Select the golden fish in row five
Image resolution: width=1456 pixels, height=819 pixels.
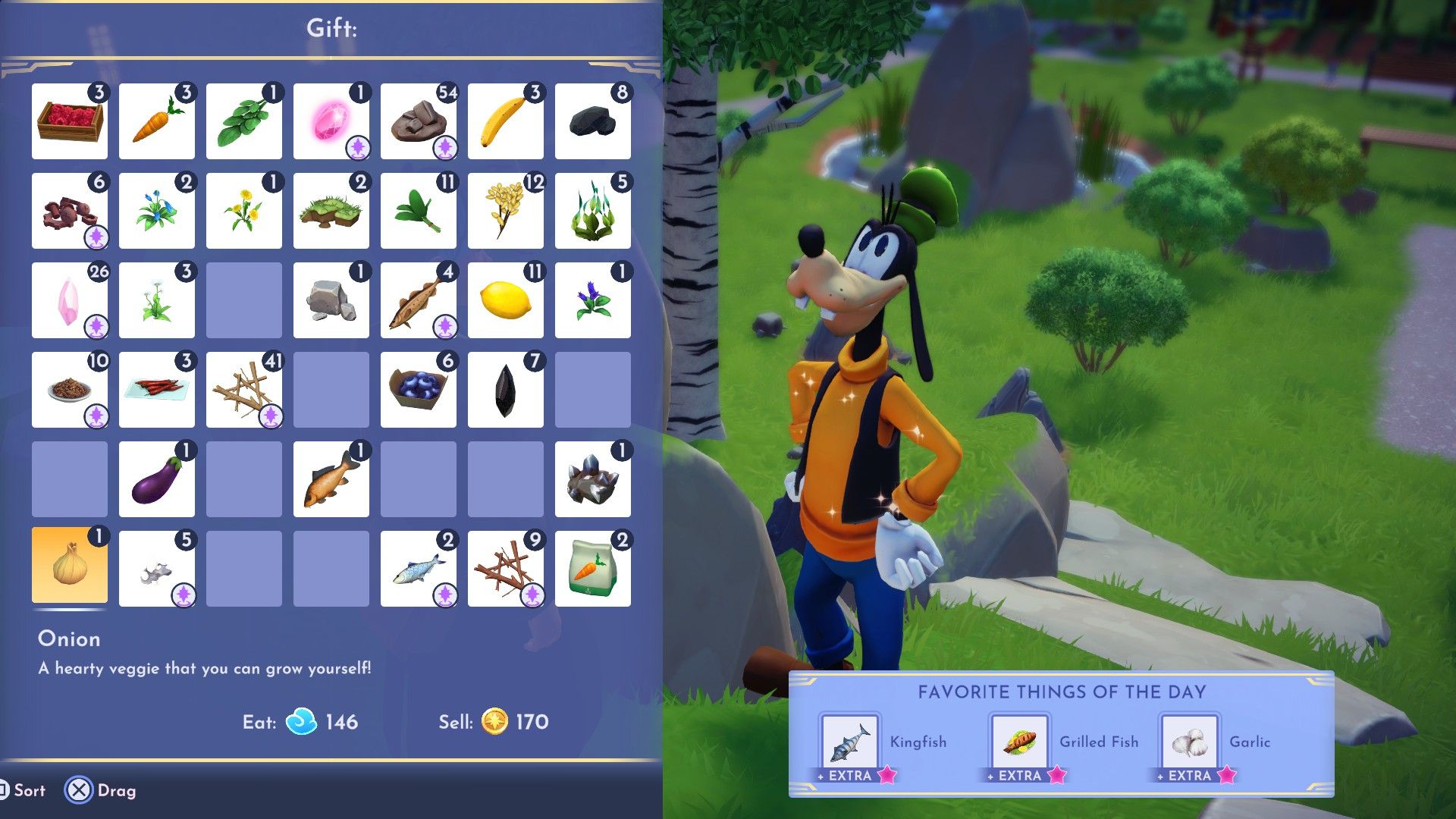point(331,478)
